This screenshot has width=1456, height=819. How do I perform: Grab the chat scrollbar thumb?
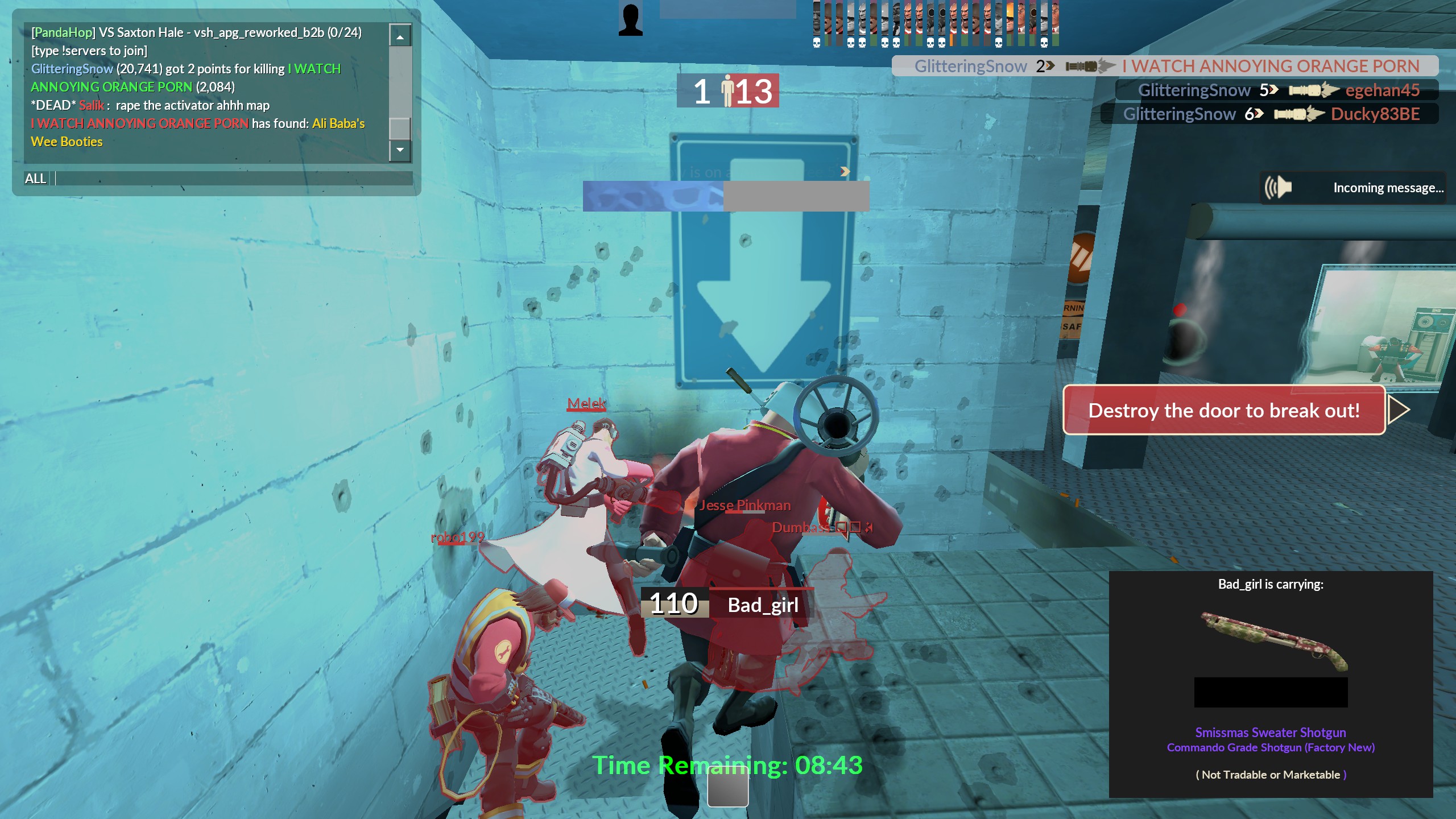tap(400, 129)
